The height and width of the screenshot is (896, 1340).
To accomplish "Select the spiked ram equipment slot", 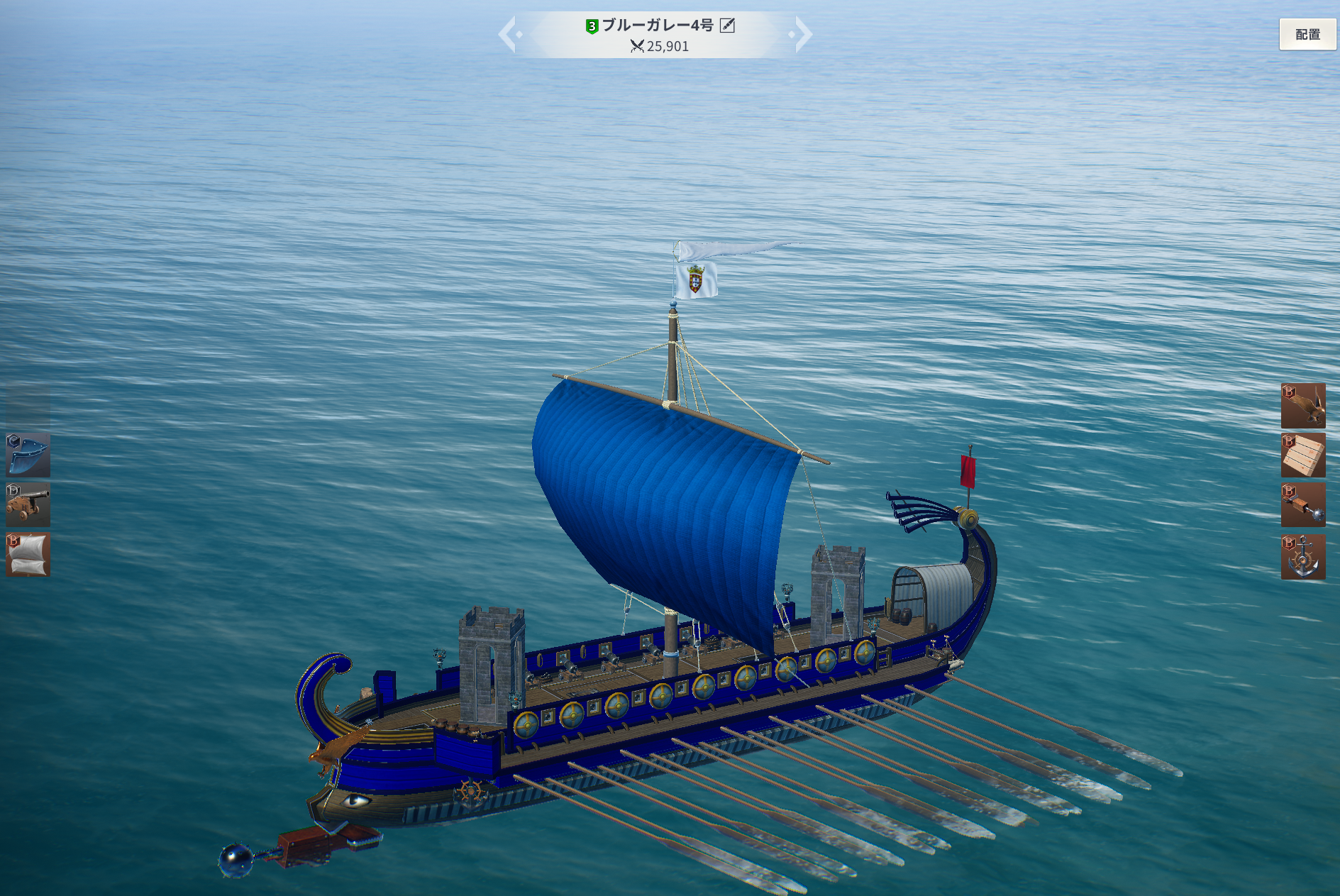I will point(1302,505).
